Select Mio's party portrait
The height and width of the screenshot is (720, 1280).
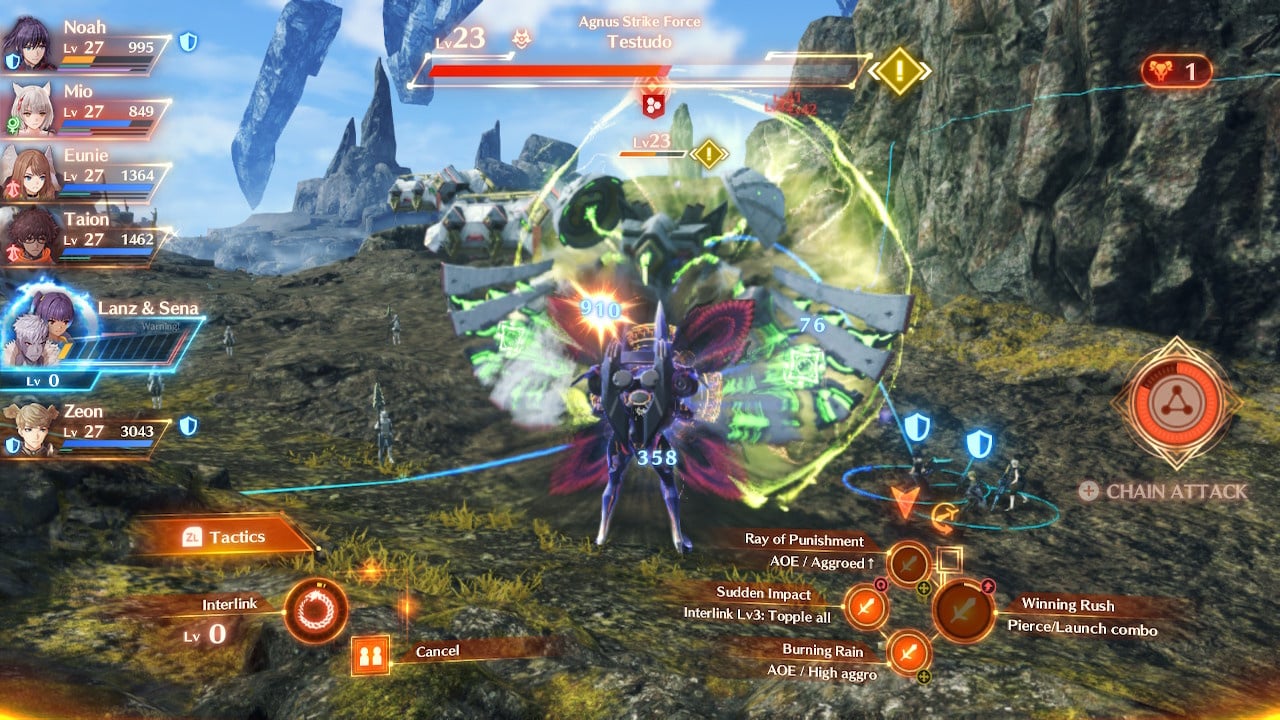[x=30, y=108]
